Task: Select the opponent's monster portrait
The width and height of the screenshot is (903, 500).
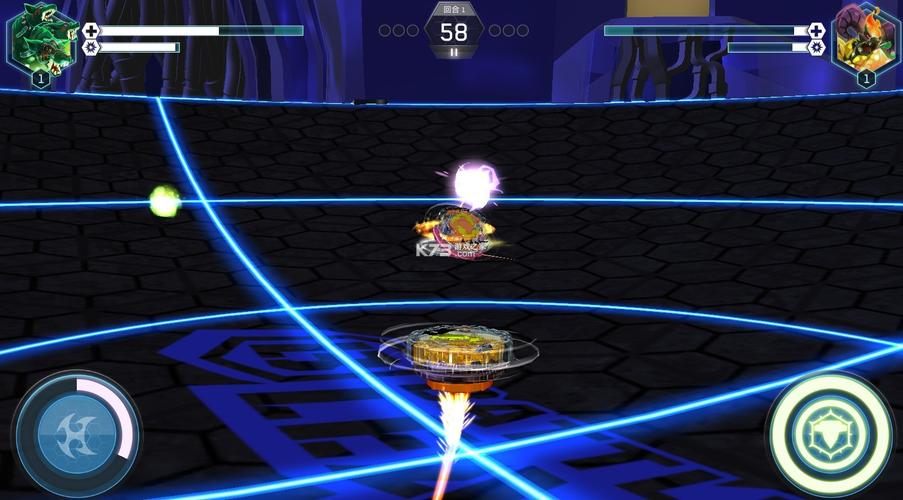Action: coord(865,38)
